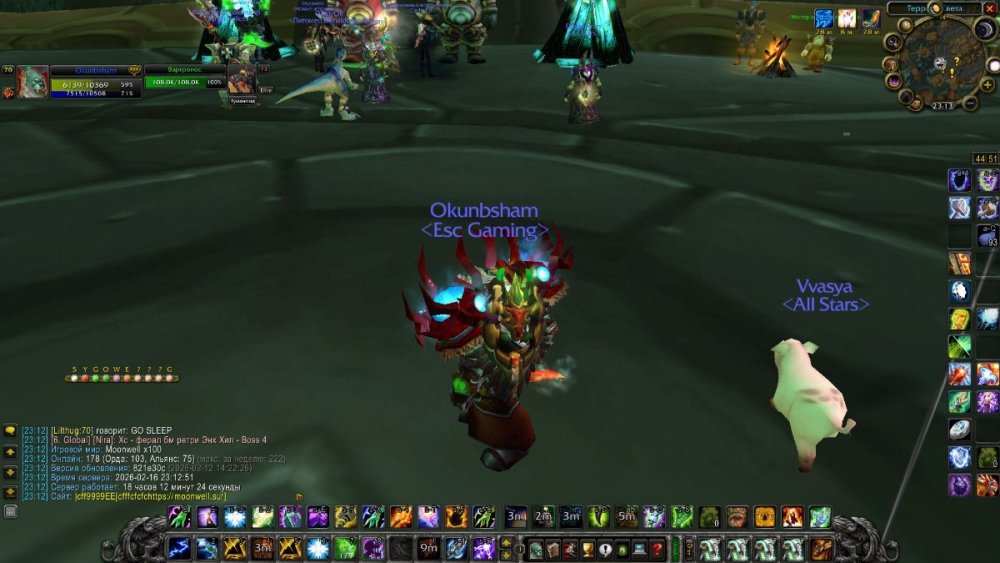Select the target's portrait frame
This screenshot has height=563, width=1000.
pos(240,78)
